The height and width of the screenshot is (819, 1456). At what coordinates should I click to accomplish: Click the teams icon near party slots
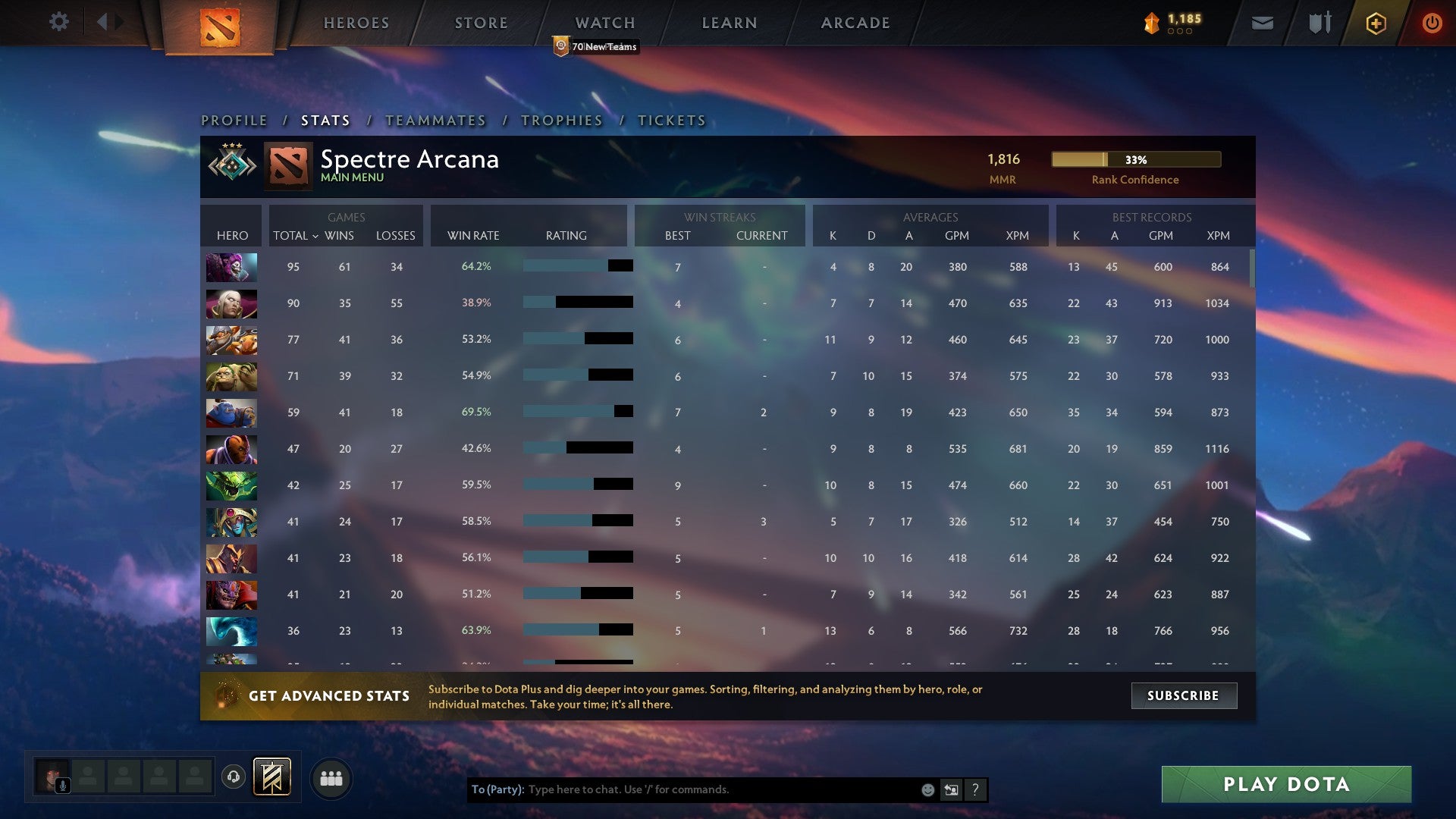click(x=331, y=777)
